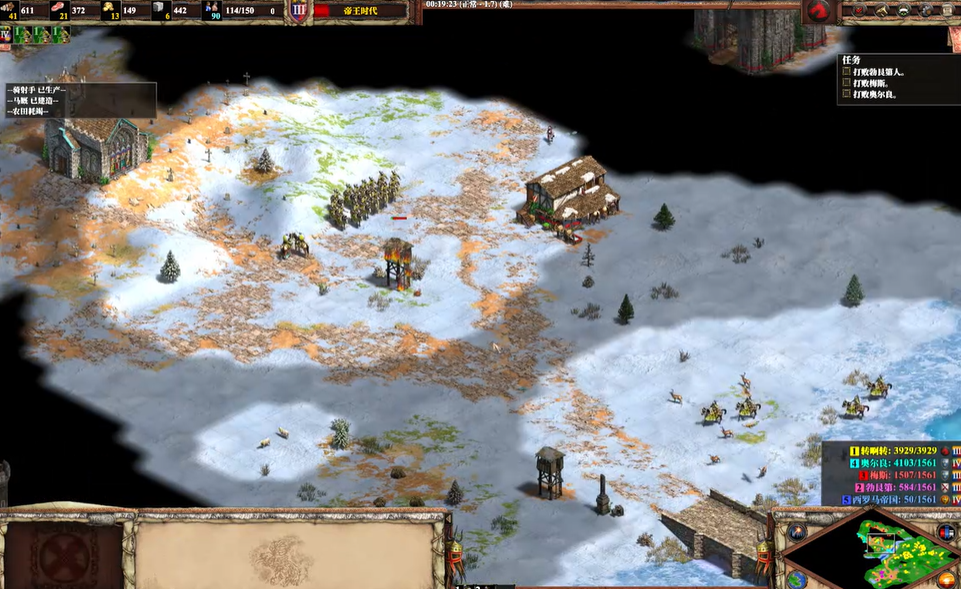Click the orange round button beside minimap

point(946,580)
